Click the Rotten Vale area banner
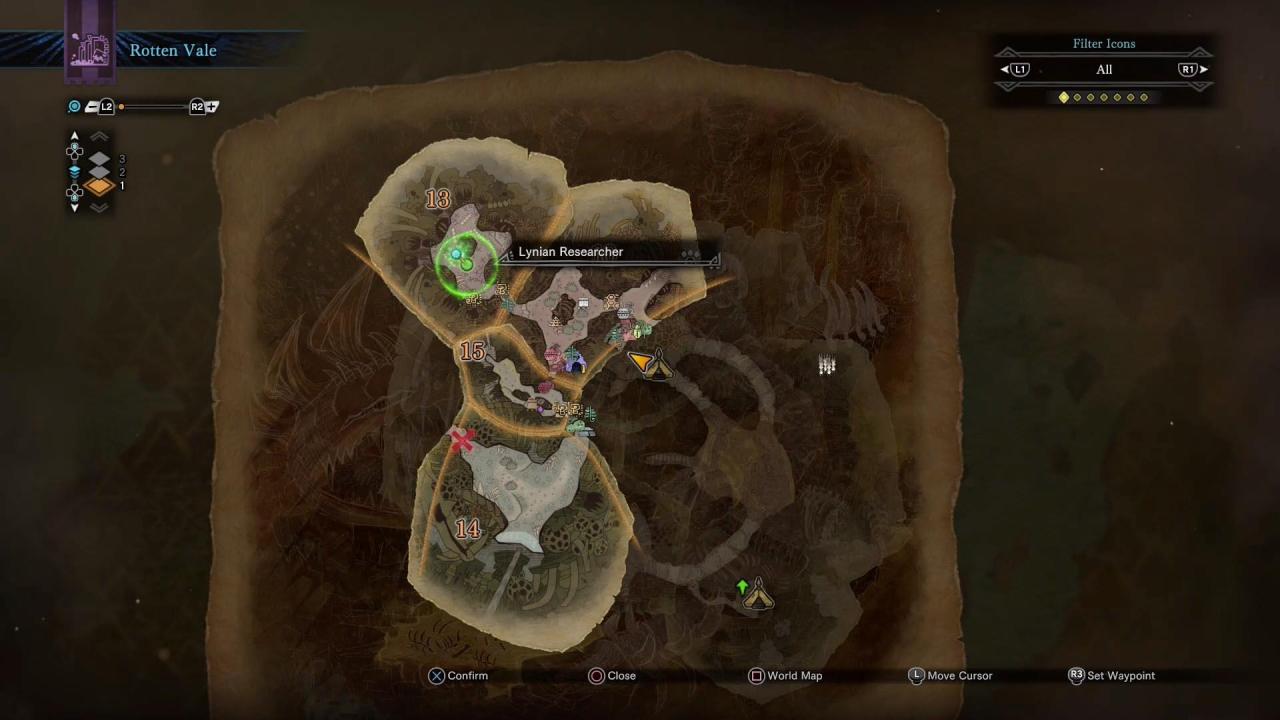Screen dimensions: 1280x720 172,51
